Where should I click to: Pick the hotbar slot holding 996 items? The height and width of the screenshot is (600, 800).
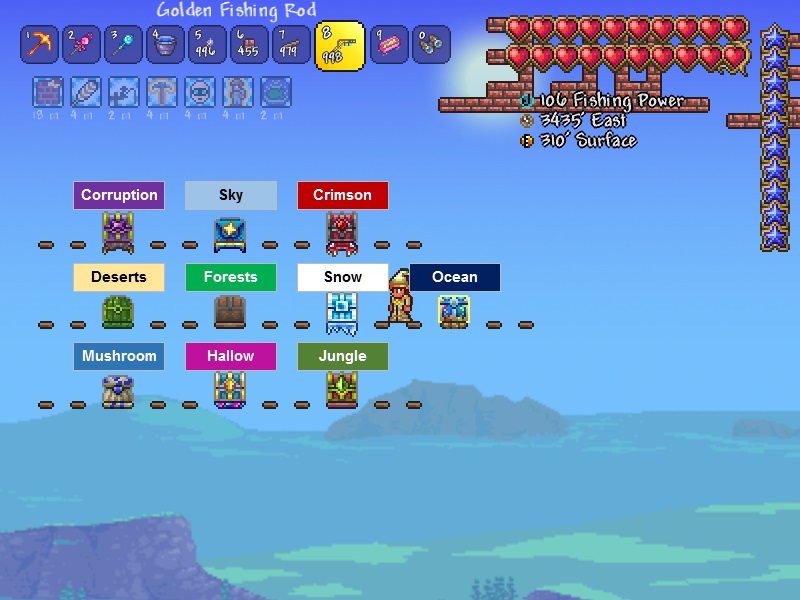click(x=207, y=45)
